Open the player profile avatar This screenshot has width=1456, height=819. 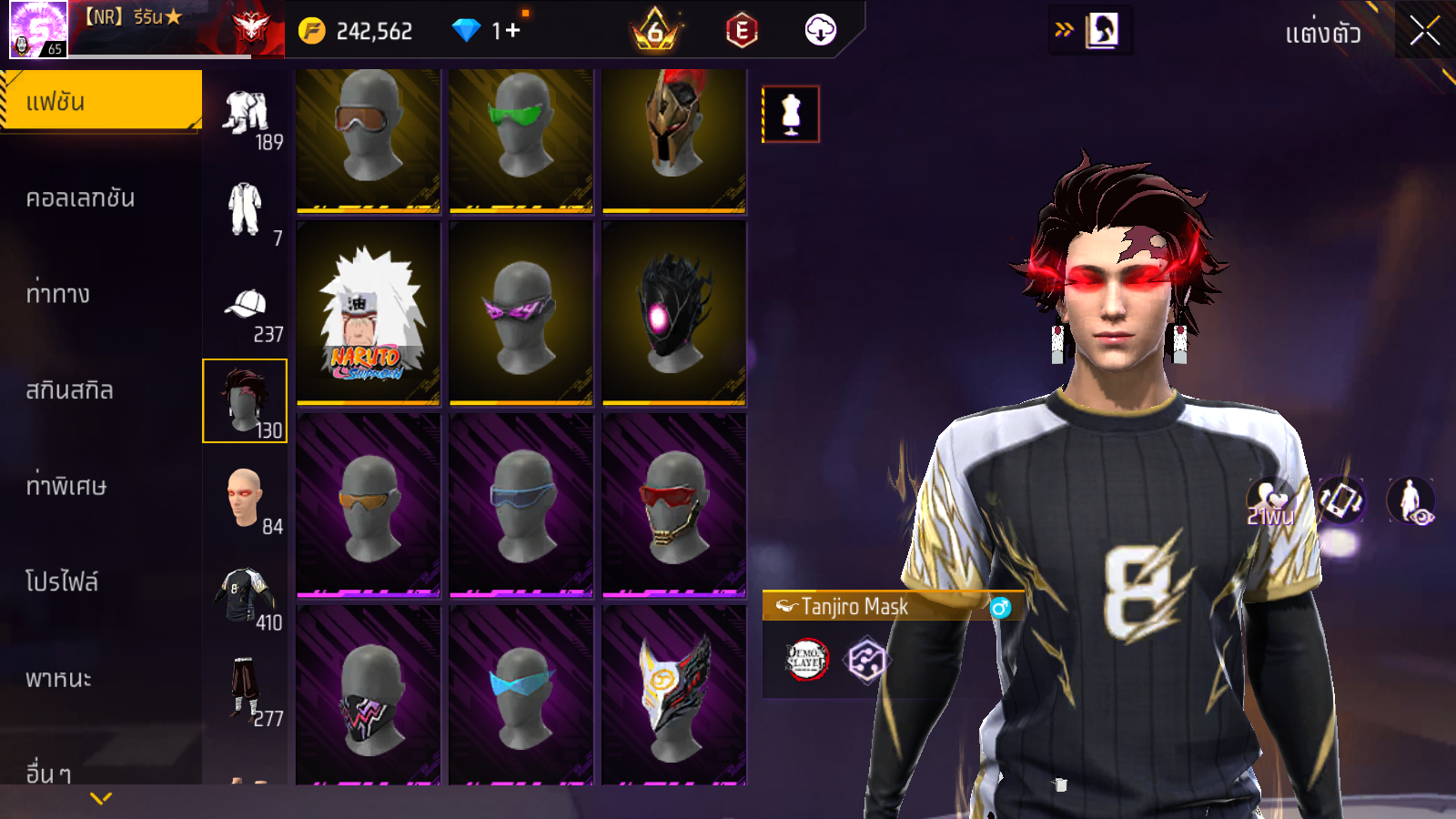38,29
